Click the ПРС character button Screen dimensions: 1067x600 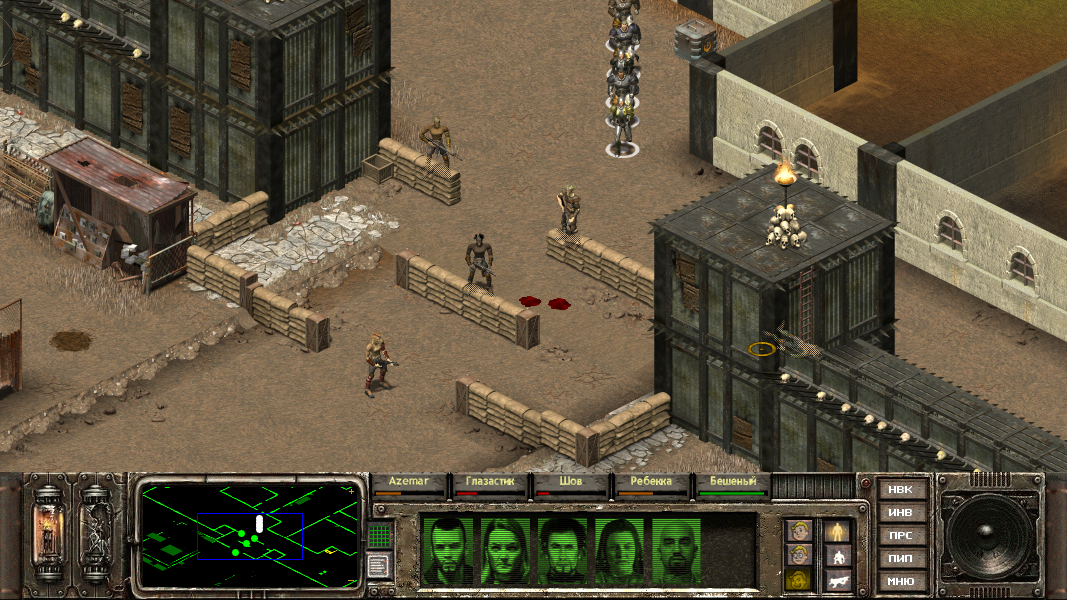pyautogui.click(x=901, y=536)
